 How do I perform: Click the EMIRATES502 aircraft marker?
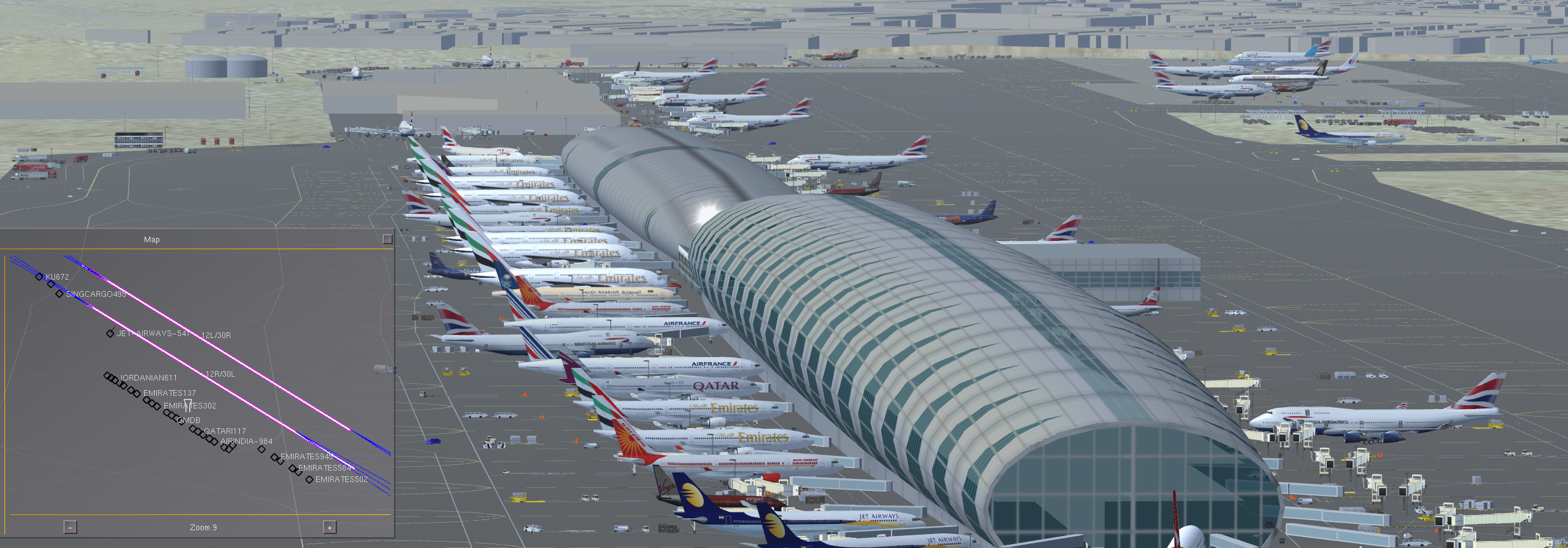coord(310,481)
